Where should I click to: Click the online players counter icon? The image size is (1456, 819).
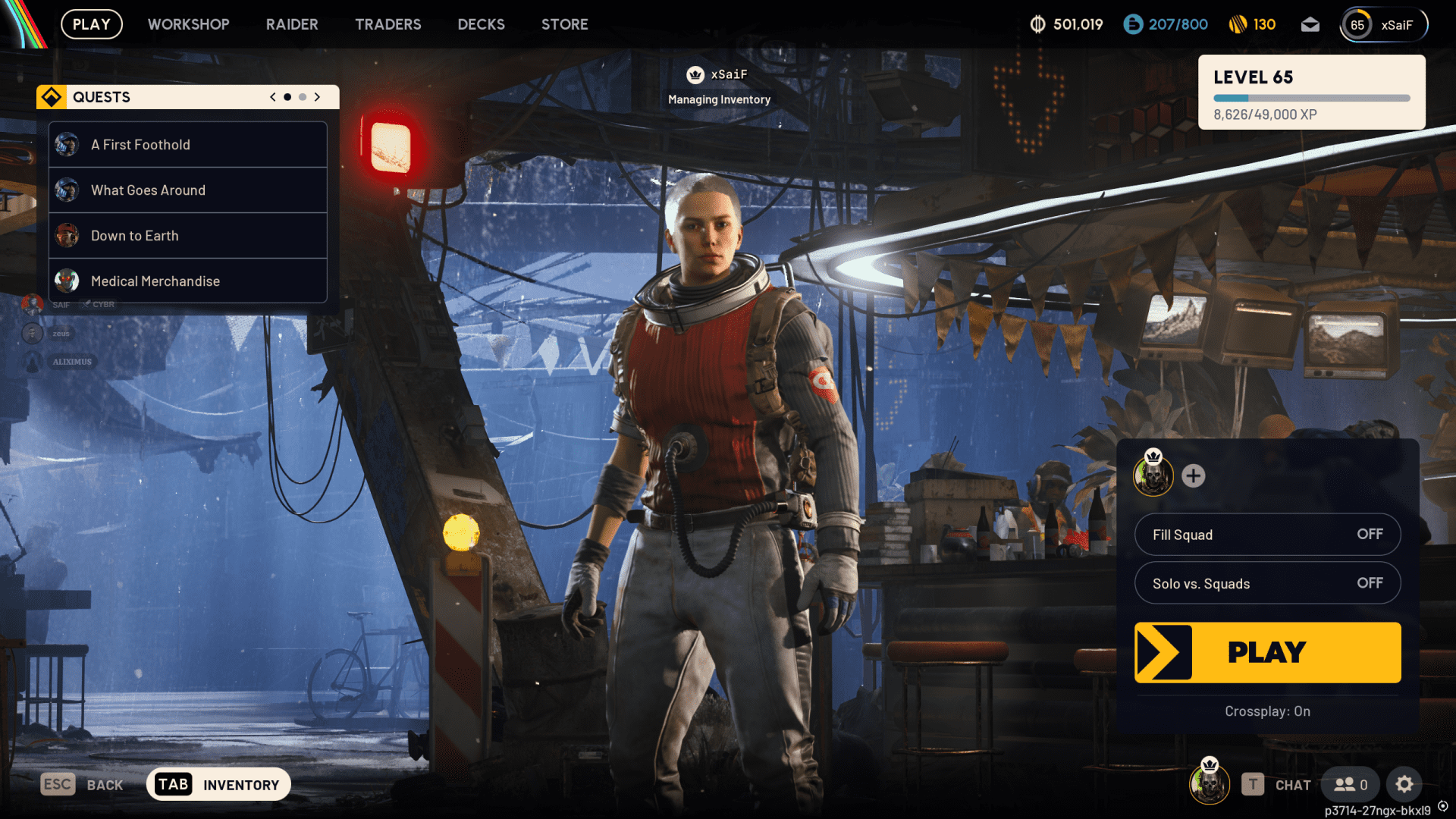[x=1349, y=784]
